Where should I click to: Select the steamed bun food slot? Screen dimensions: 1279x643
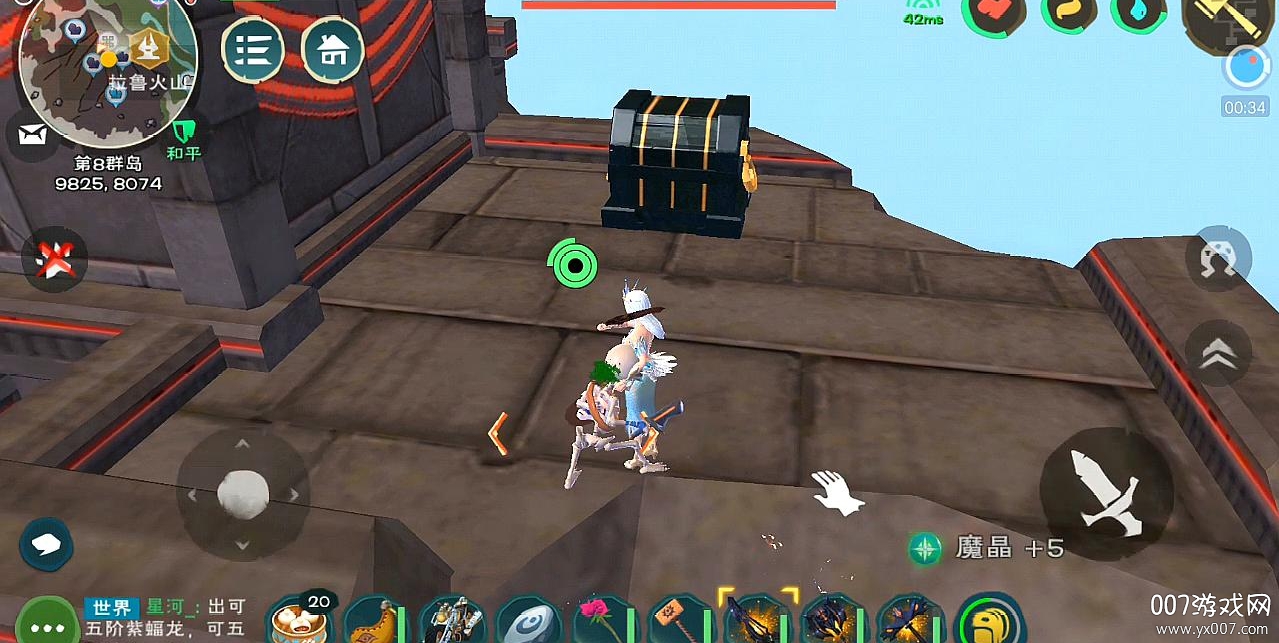300,620
